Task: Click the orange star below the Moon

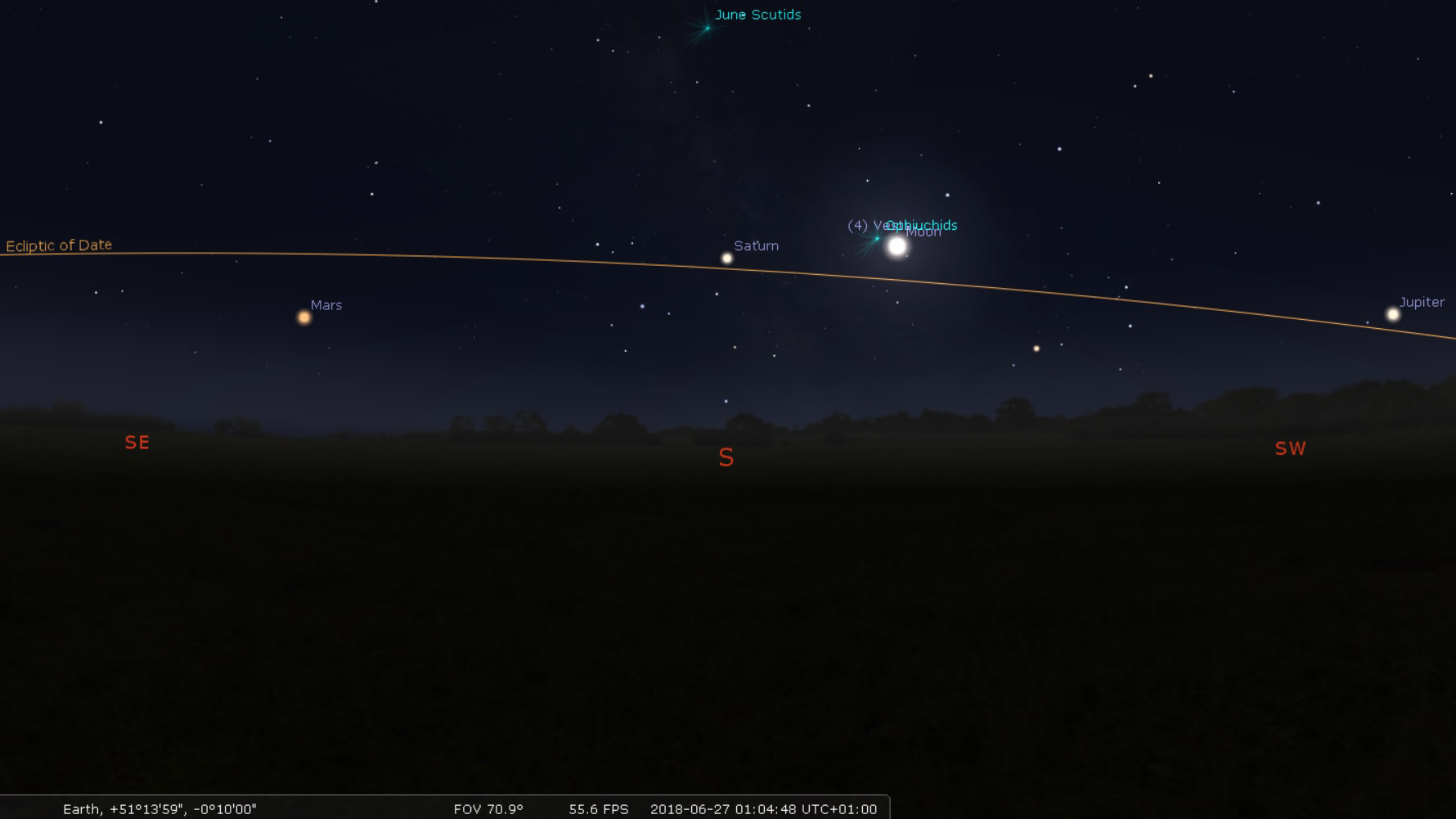Action: click(1036, 349)
